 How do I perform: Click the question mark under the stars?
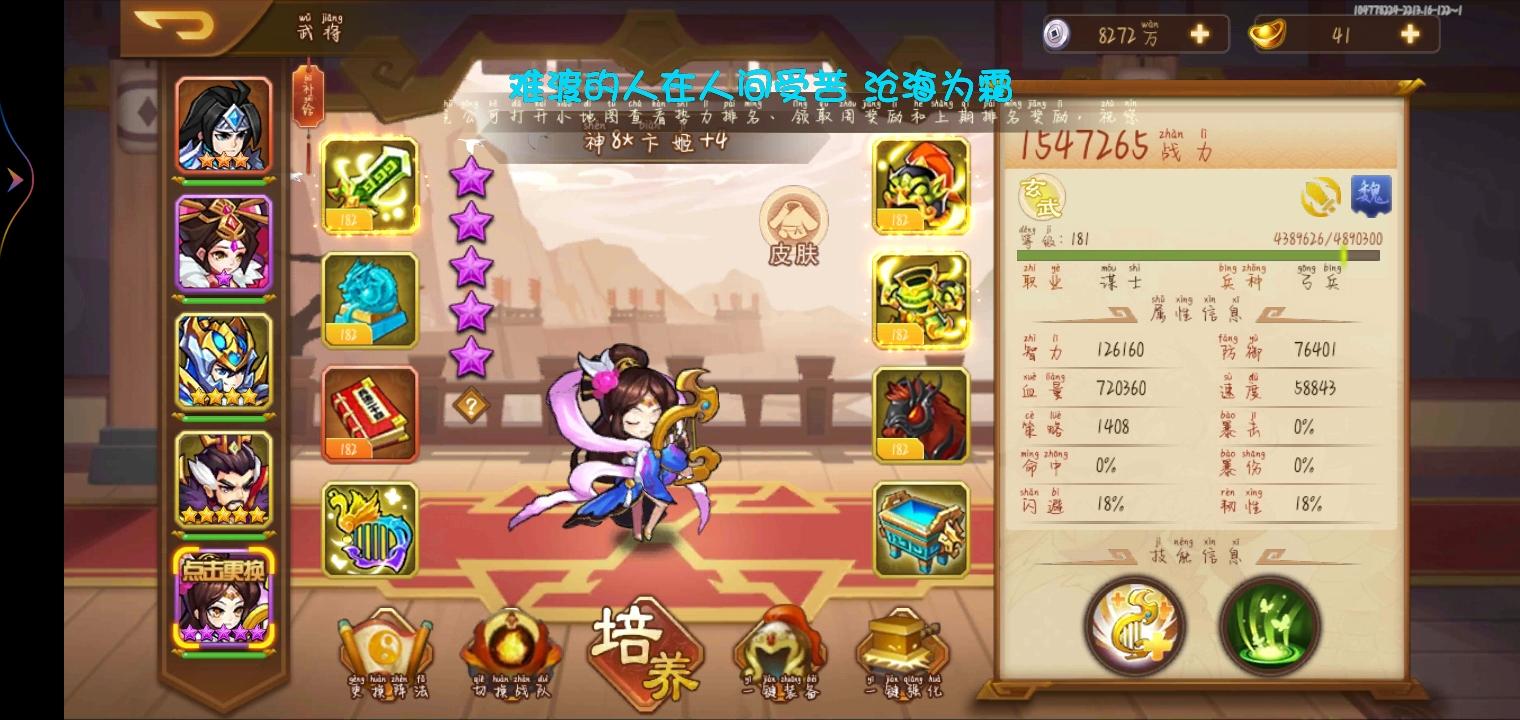click(x=472, y=404)
